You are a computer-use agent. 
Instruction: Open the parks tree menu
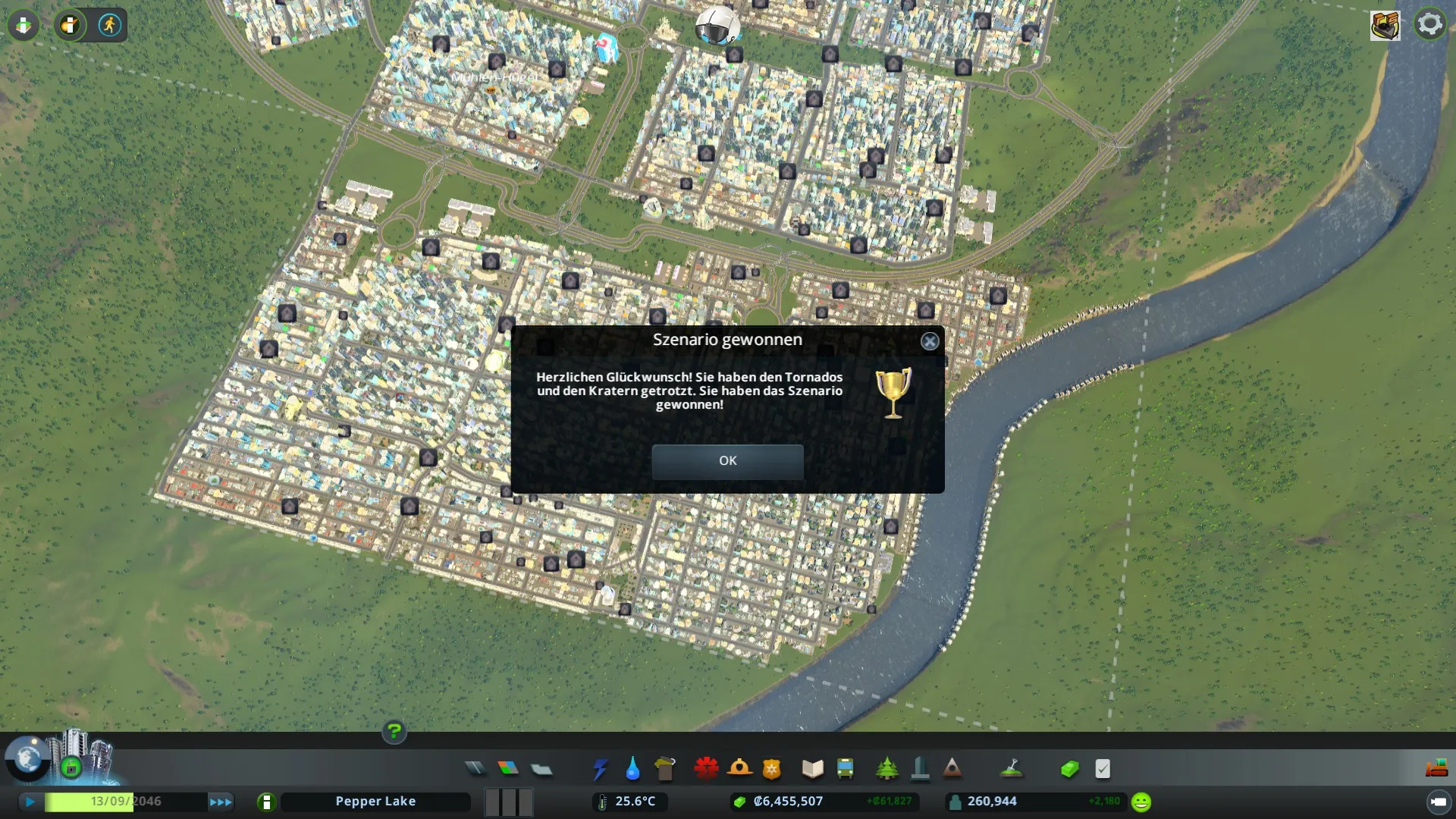(886, 769)
